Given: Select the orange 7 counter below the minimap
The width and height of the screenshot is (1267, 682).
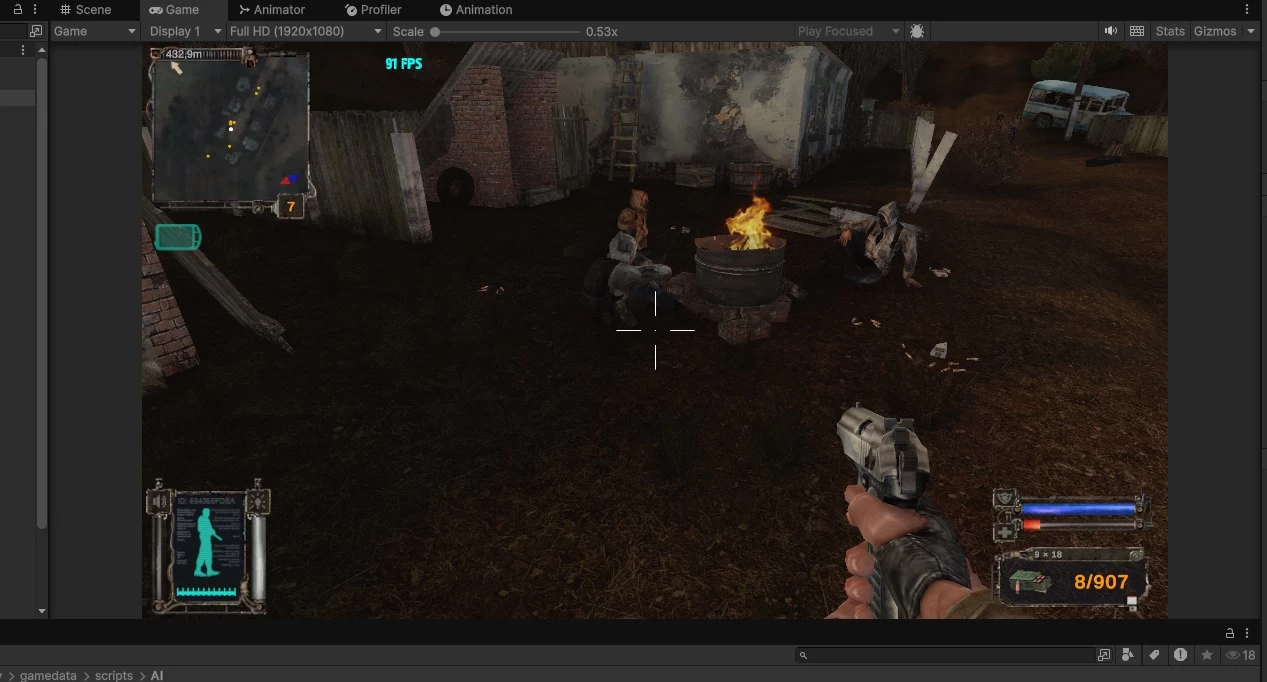Looking at the screenshot, I should coord(290,207).
